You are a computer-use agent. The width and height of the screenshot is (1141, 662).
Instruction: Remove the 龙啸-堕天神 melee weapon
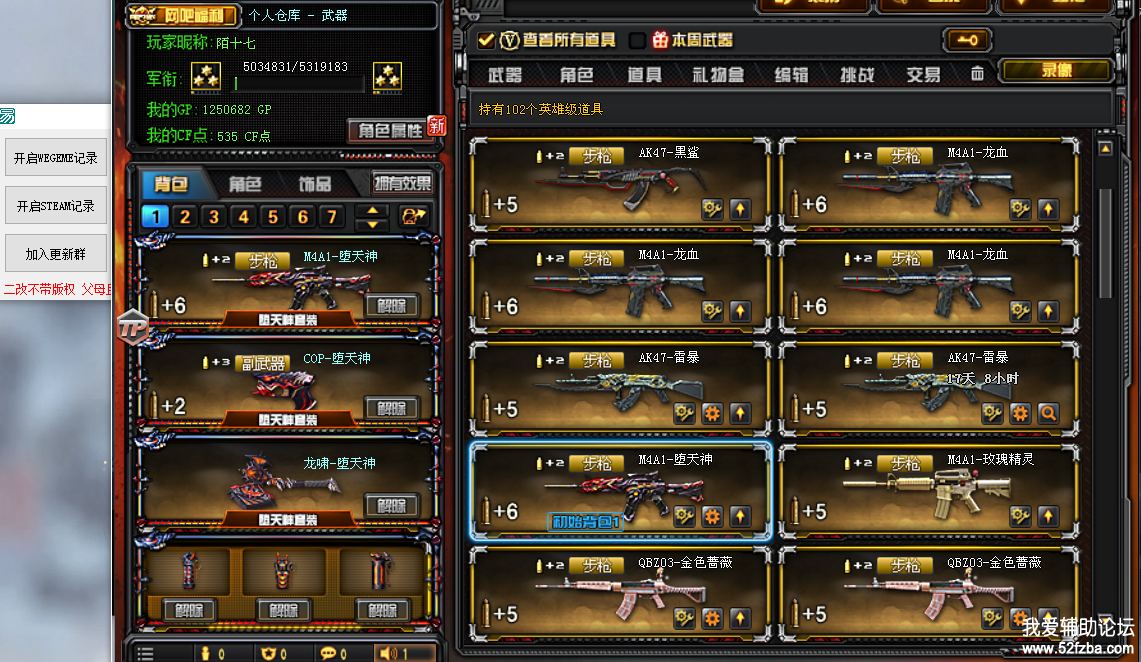click(x=391, y=505)
